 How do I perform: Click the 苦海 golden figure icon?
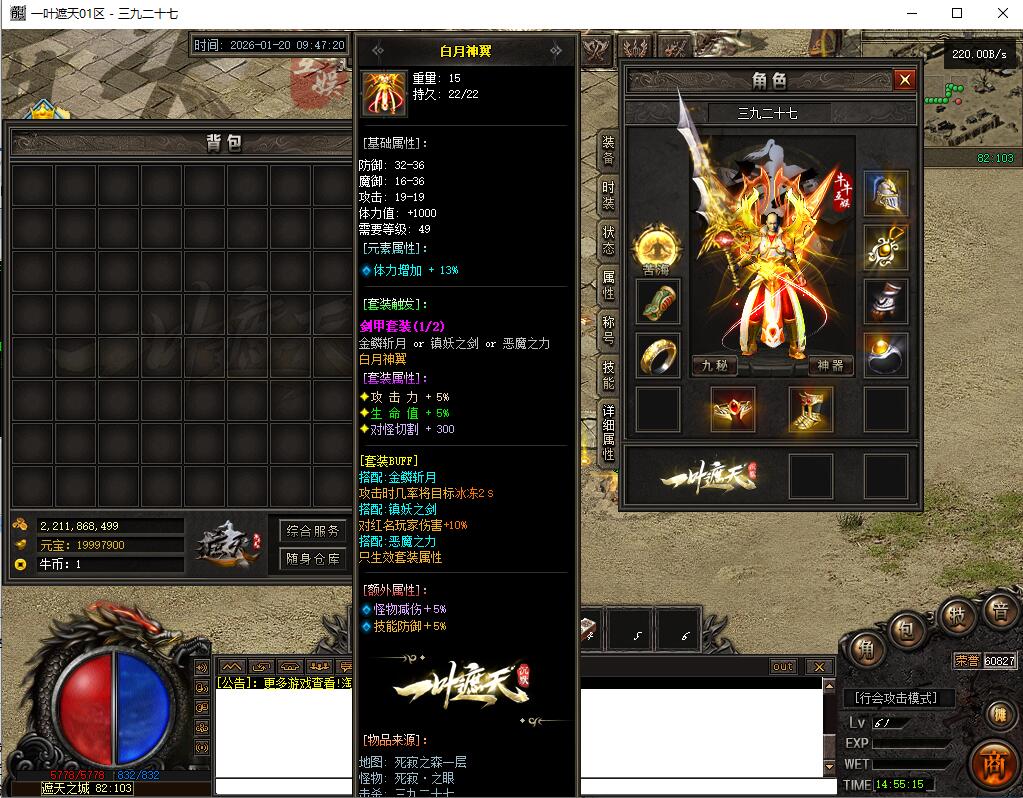(x=657, y=247)
